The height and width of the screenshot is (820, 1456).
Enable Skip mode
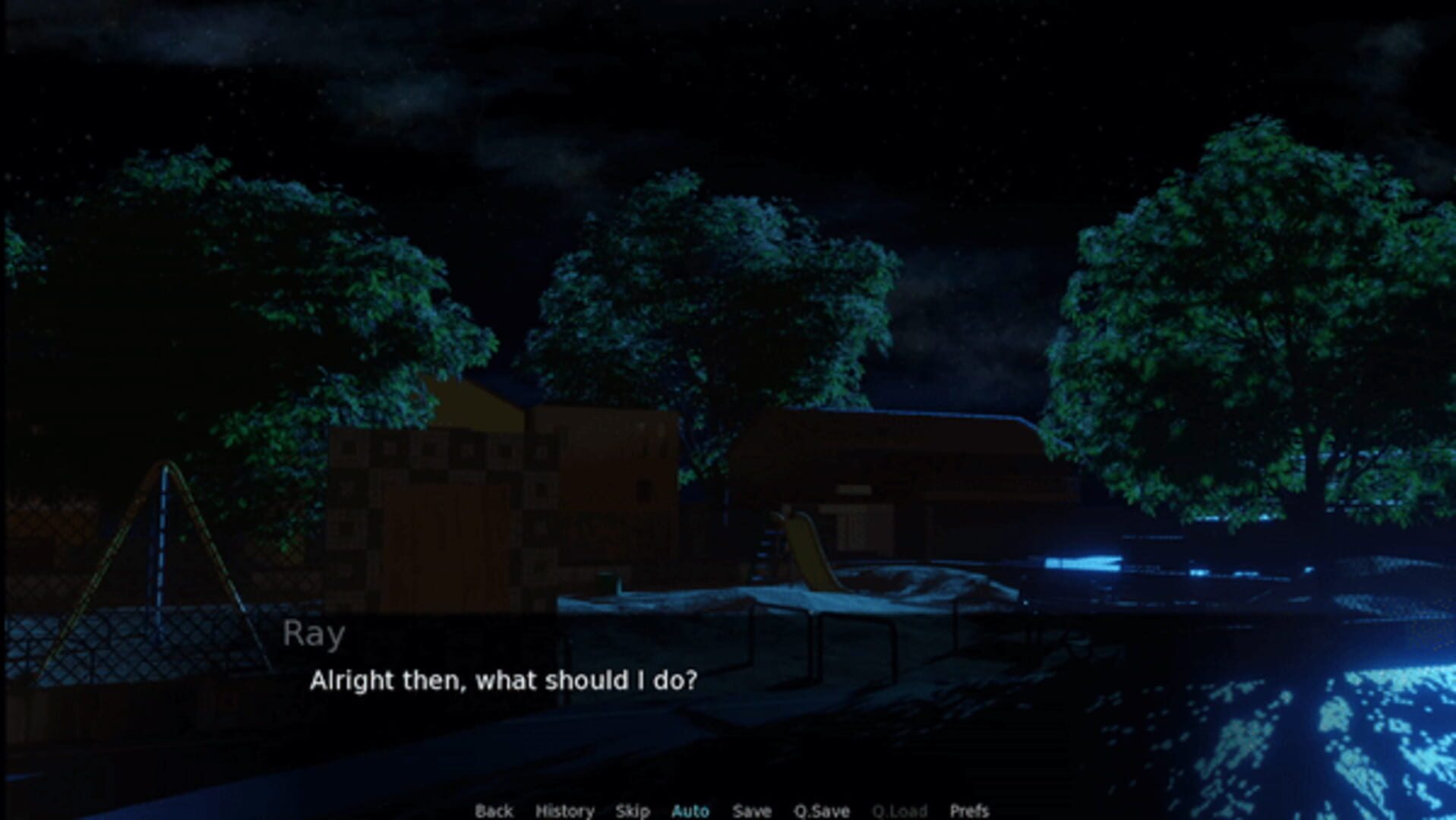point(634,811)
